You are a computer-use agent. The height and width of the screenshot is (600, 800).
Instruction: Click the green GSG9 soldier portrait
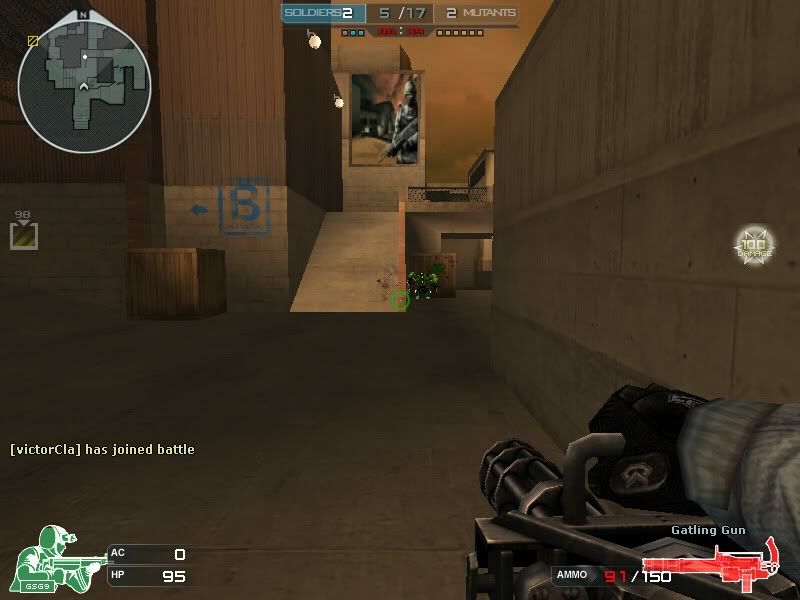point(54,555)
